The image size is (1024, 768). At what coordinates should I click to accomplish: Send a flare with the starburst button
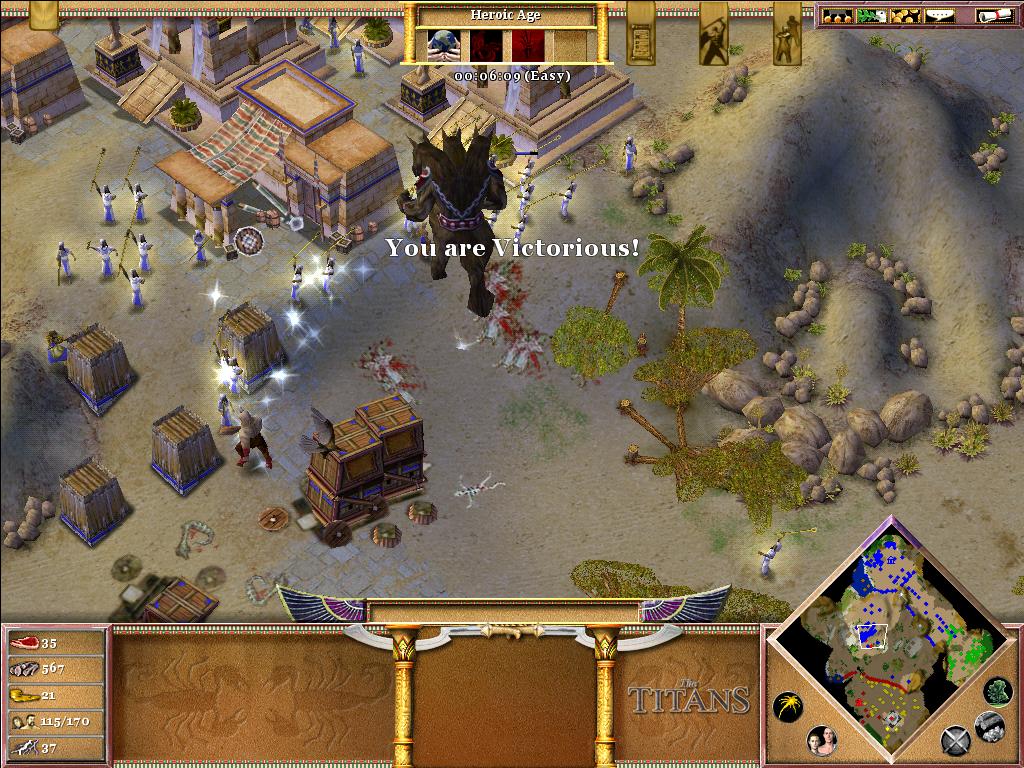click(x=789, y=706)
